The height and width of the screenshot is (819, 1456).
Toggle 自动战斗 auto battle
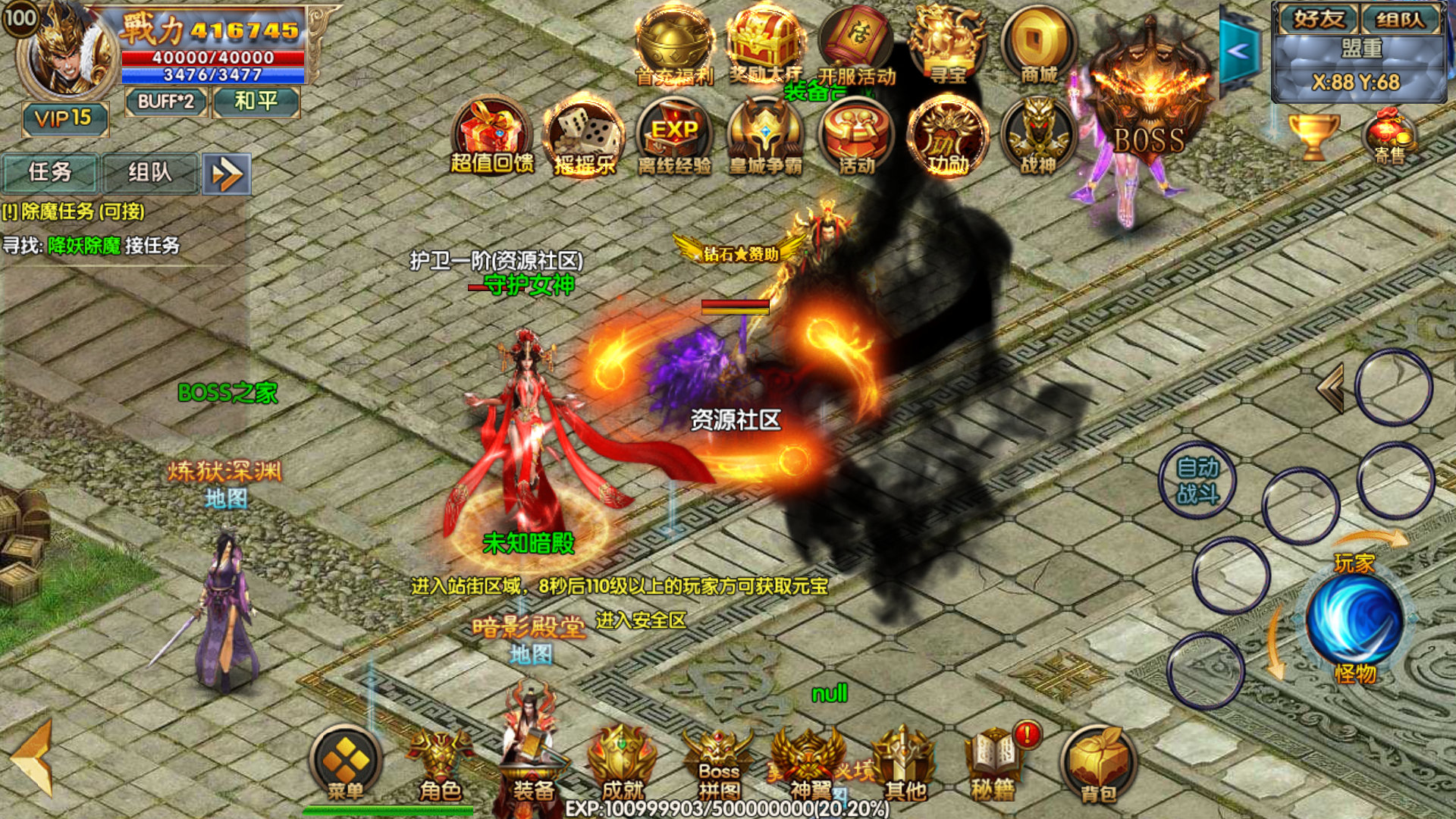tap(1197, 481)
